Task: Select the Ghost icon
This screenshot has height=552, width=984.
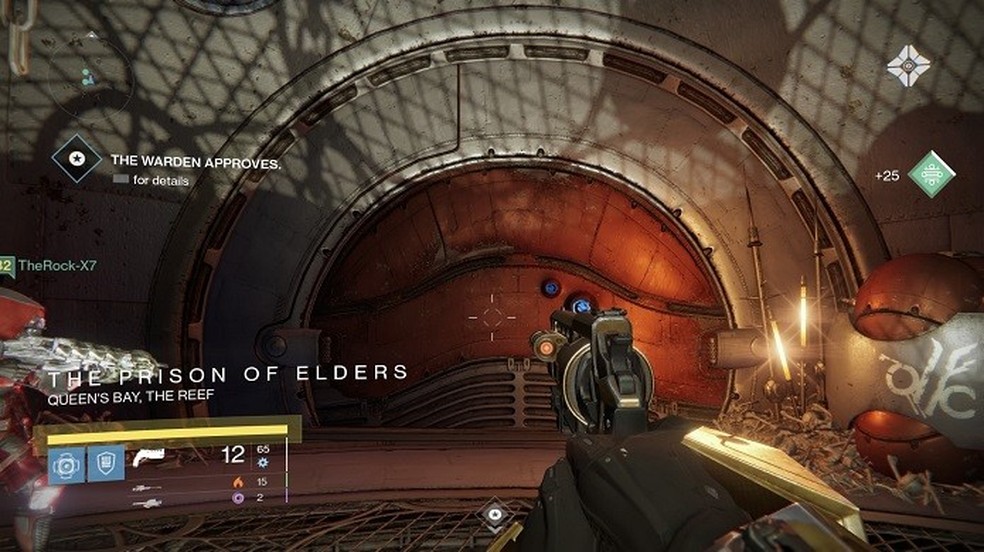Action: [x=907, y=66]
